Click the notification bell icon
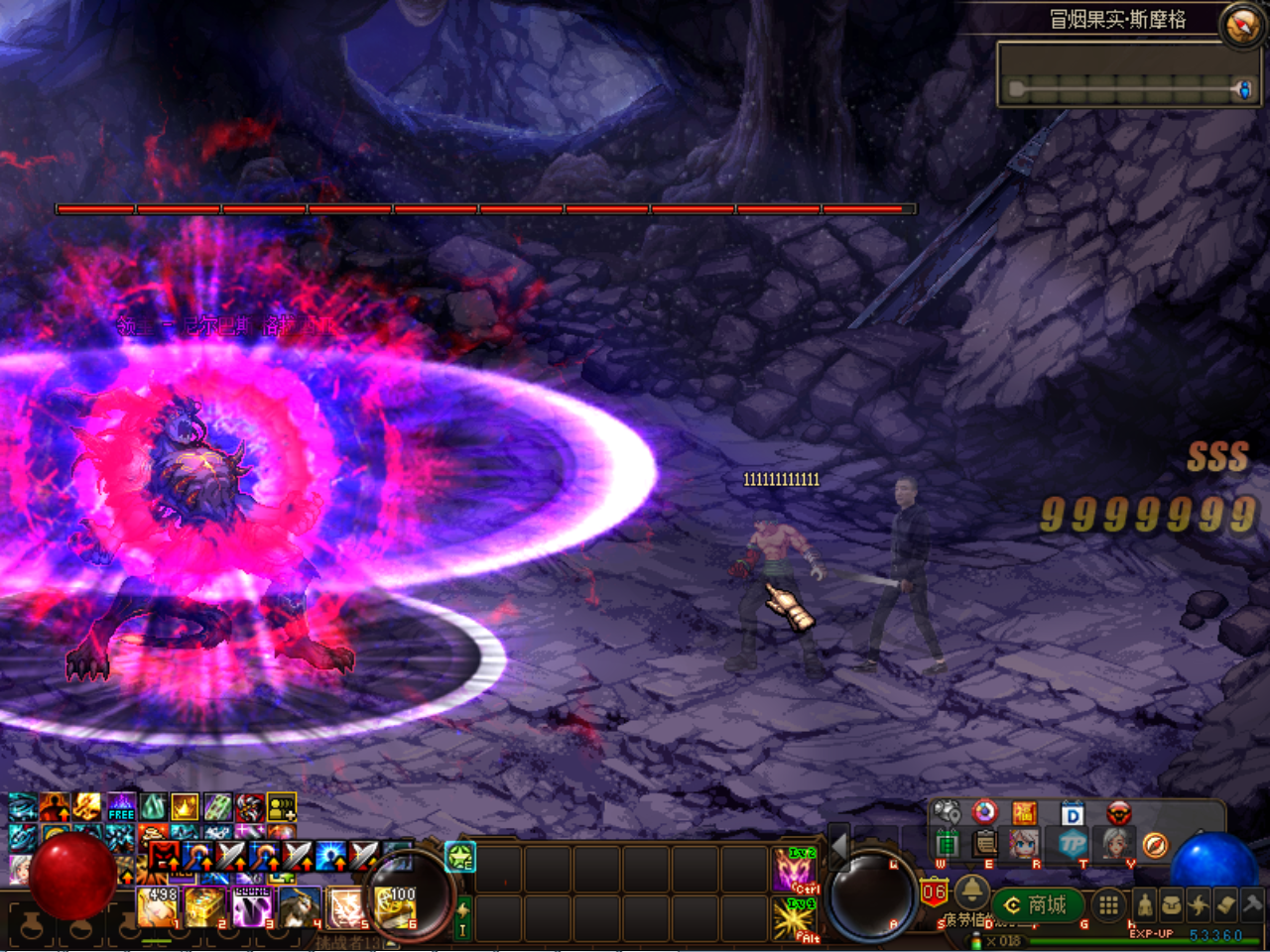The height and width of the screenshot is (952, 1270). point(971,891)
